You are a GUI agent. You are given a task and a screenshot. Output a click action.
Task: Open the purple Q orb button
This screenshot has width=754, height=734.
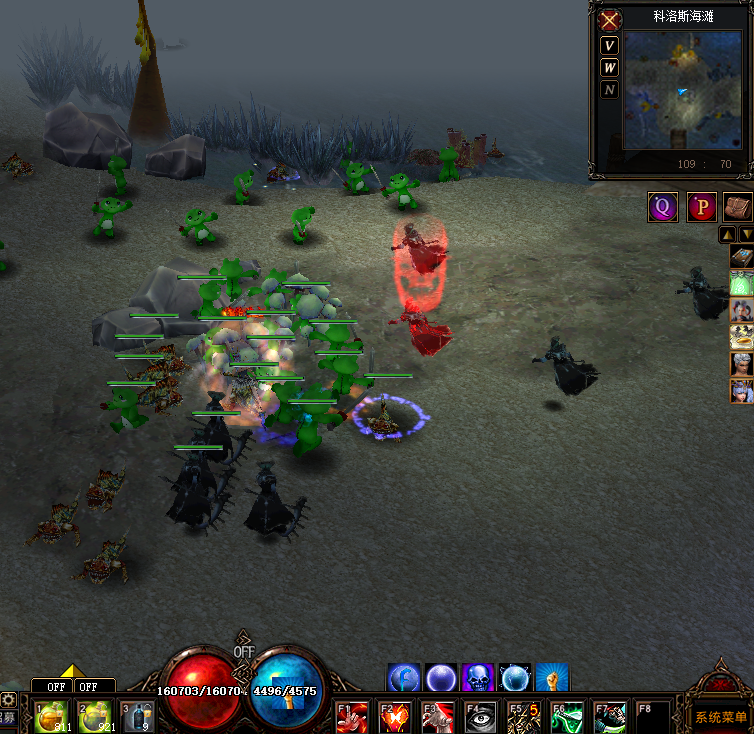tap(663, 207)
